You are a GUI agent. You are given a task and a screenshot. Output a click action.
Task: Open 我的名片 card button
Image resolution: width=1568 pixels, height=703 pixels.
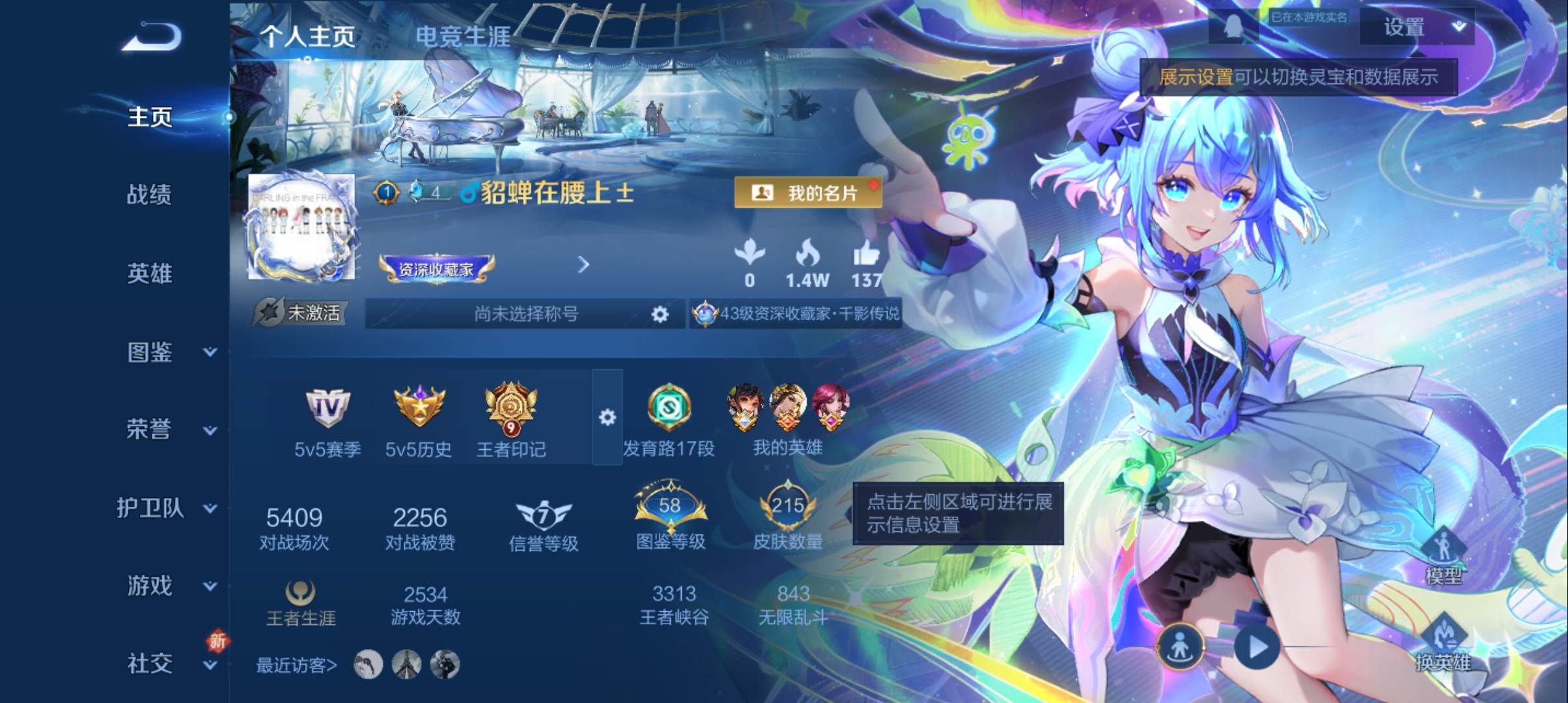[x=807, y=193]
